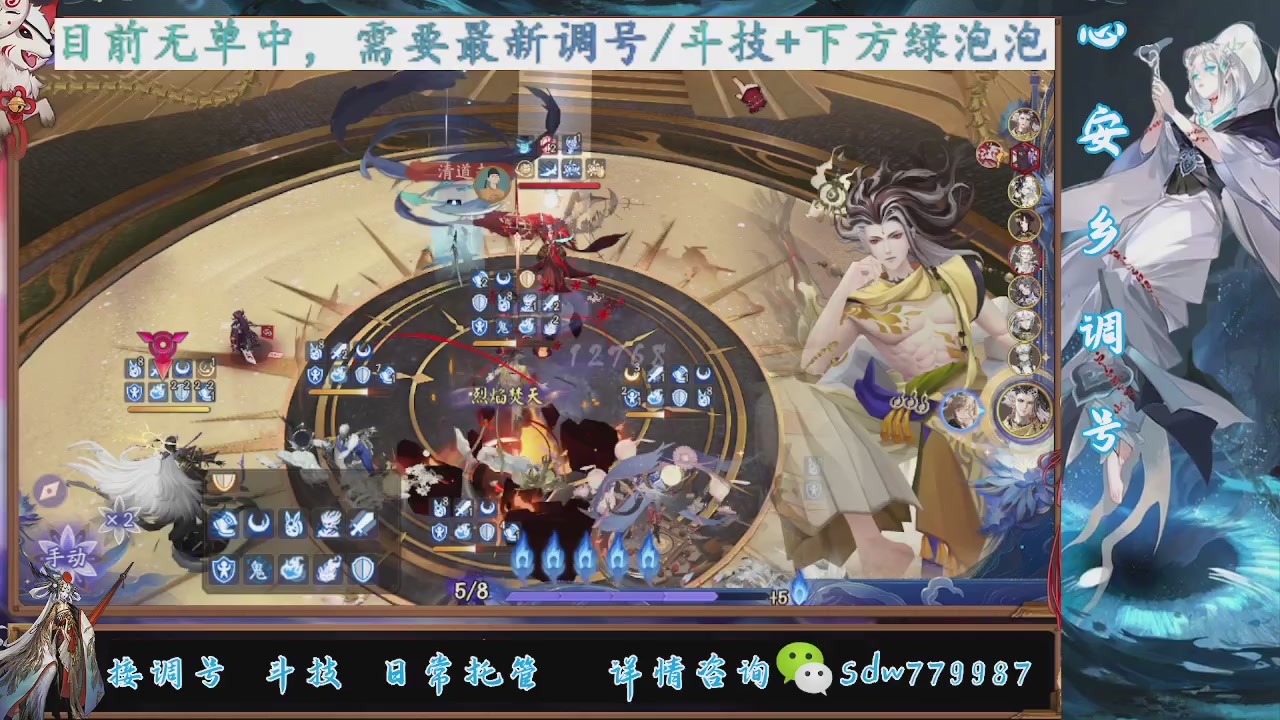
Task: Click the rabbit skill effect icon
Action: 291,522
